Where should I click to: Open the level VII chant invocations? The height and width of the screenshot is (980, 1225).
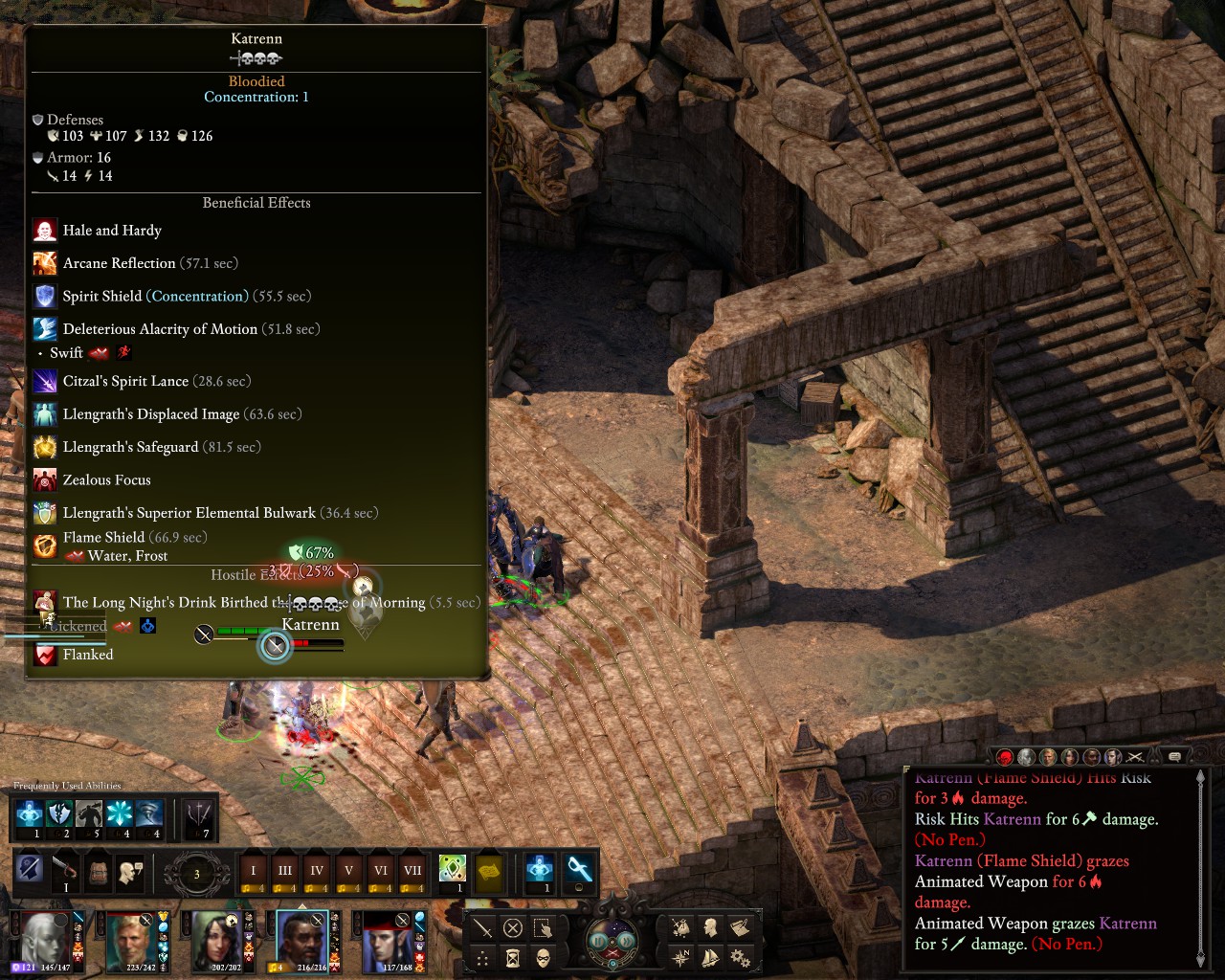pyautogui.click(x=412, y=871)
